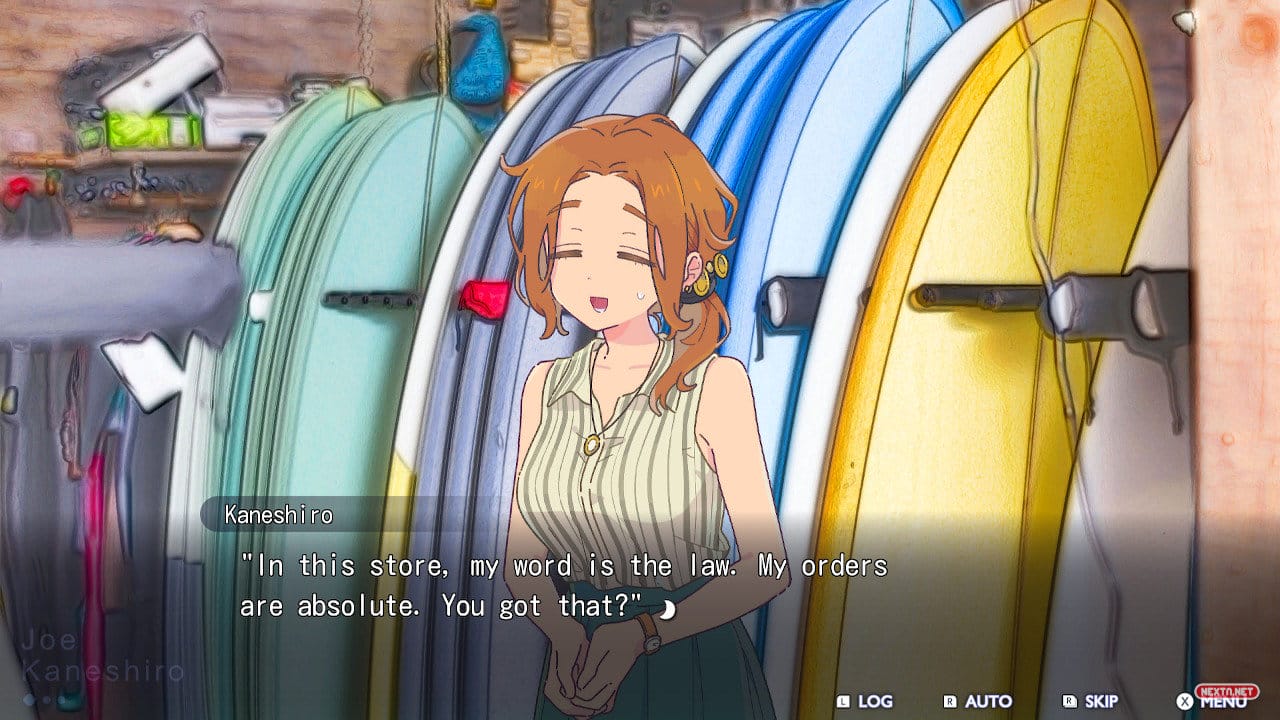Screen dimensions: 1280x720
Task: Select the first dot of the page indicator
Action: click(x=28, y=699)
